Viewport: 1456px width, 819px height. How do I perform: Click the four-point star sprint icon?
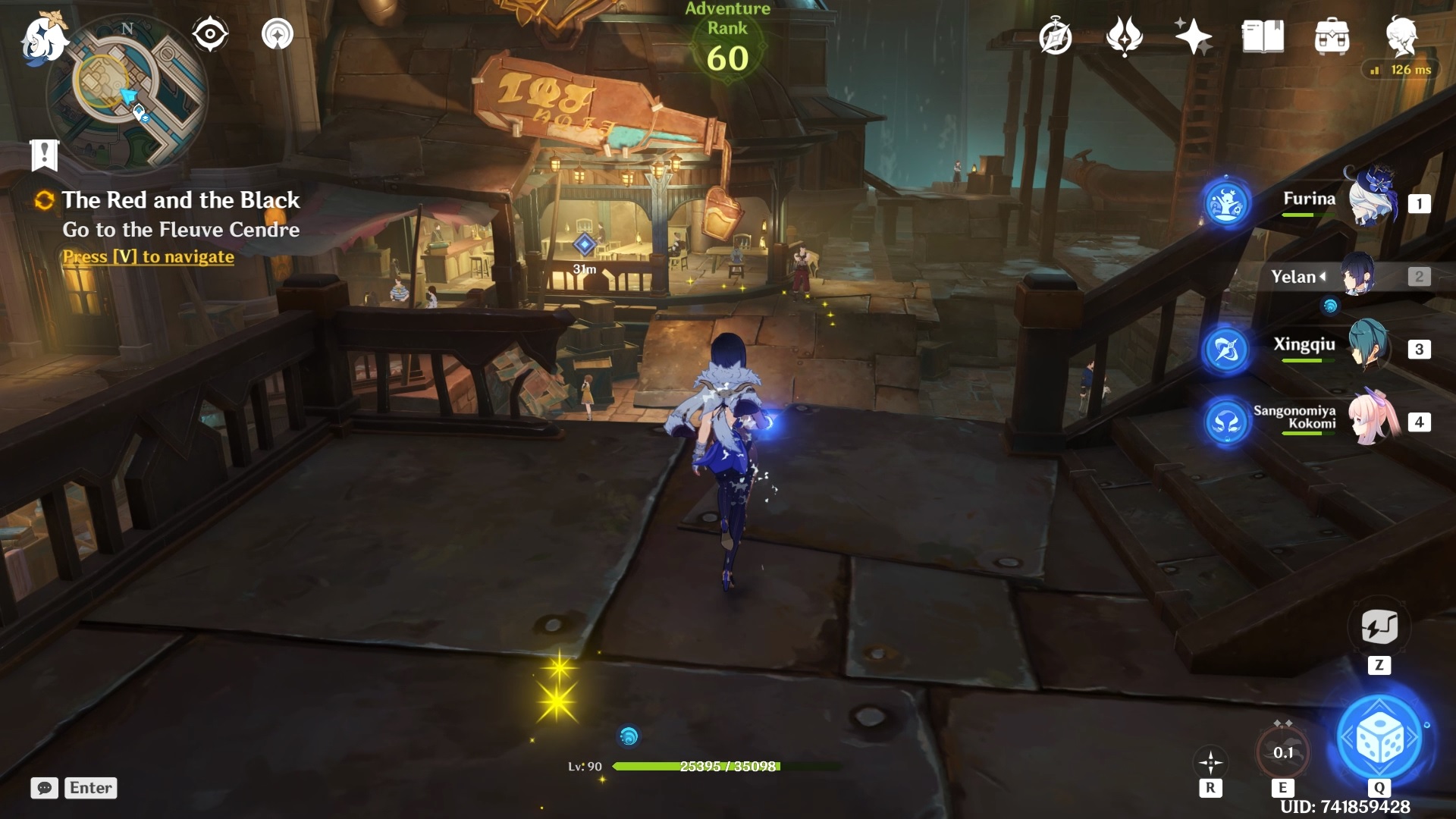pos(1210,762)
